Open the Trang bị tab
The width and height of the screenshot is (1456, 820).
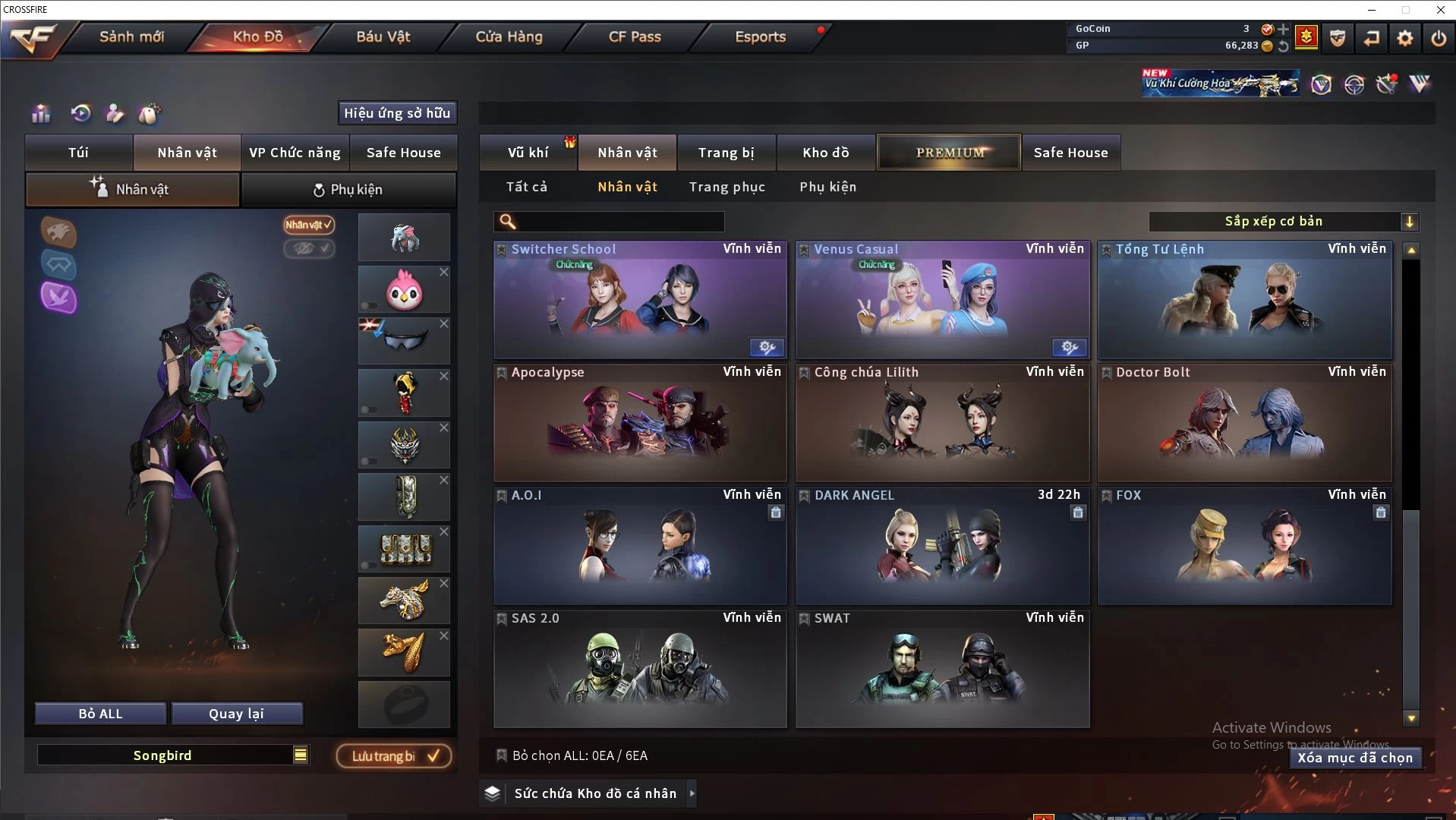coord(726,153)
